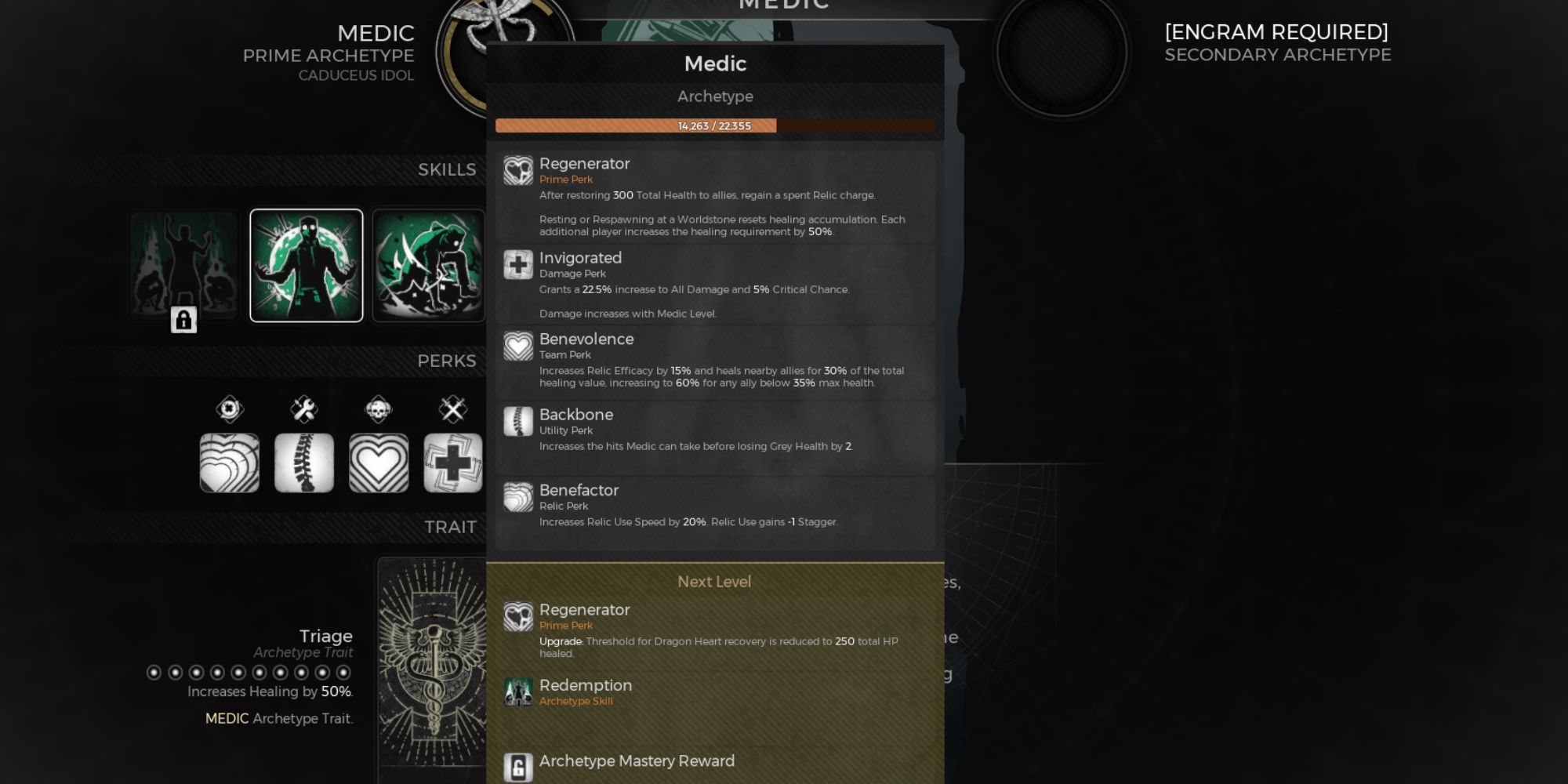Select the kneeling-figure skill icon
The width and height of the screenshot is (1568, 784).
click(x=428, y=265)
